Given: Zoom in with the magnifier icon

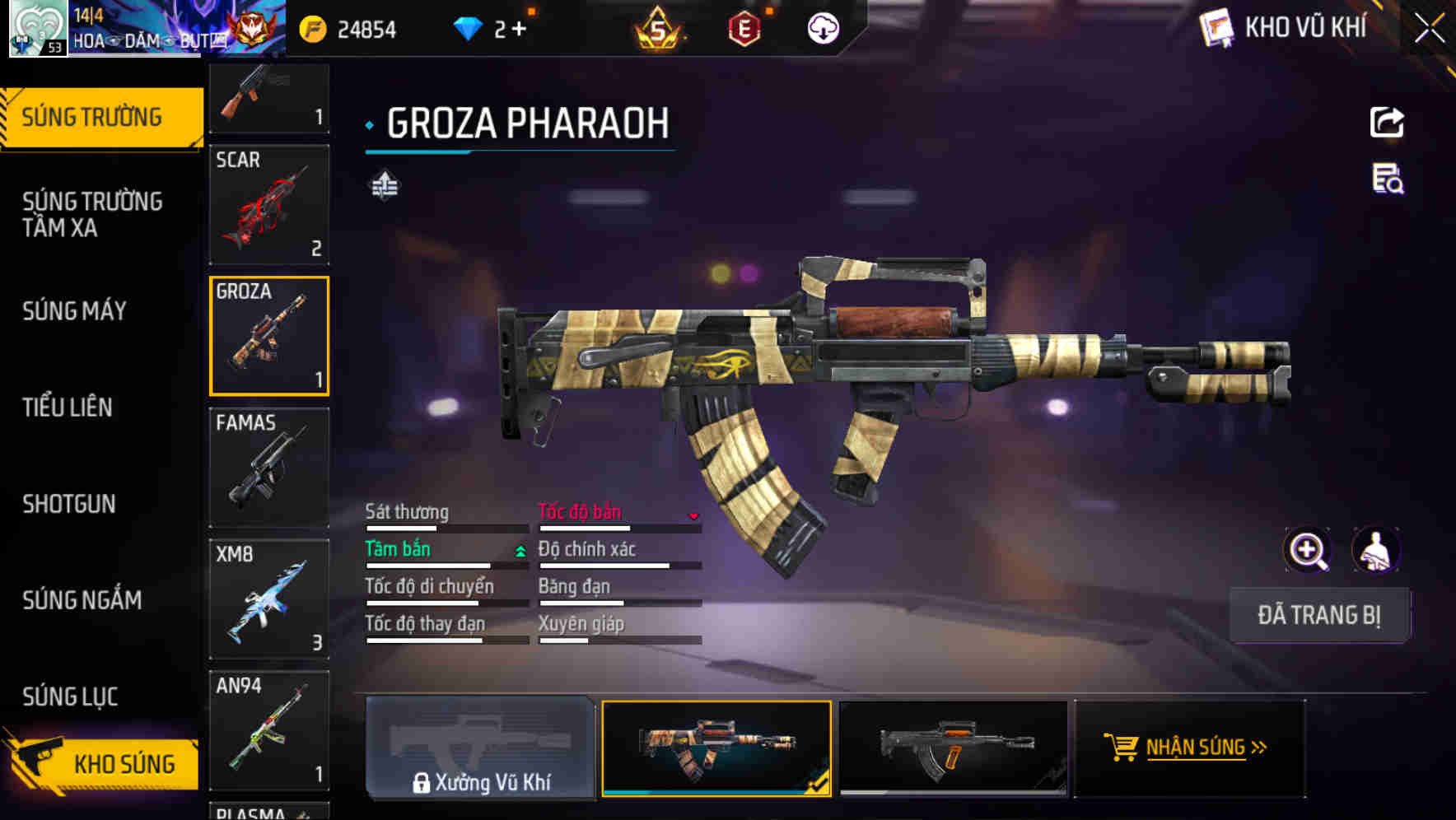Looking at the screenshot, I should (1307, 550).
